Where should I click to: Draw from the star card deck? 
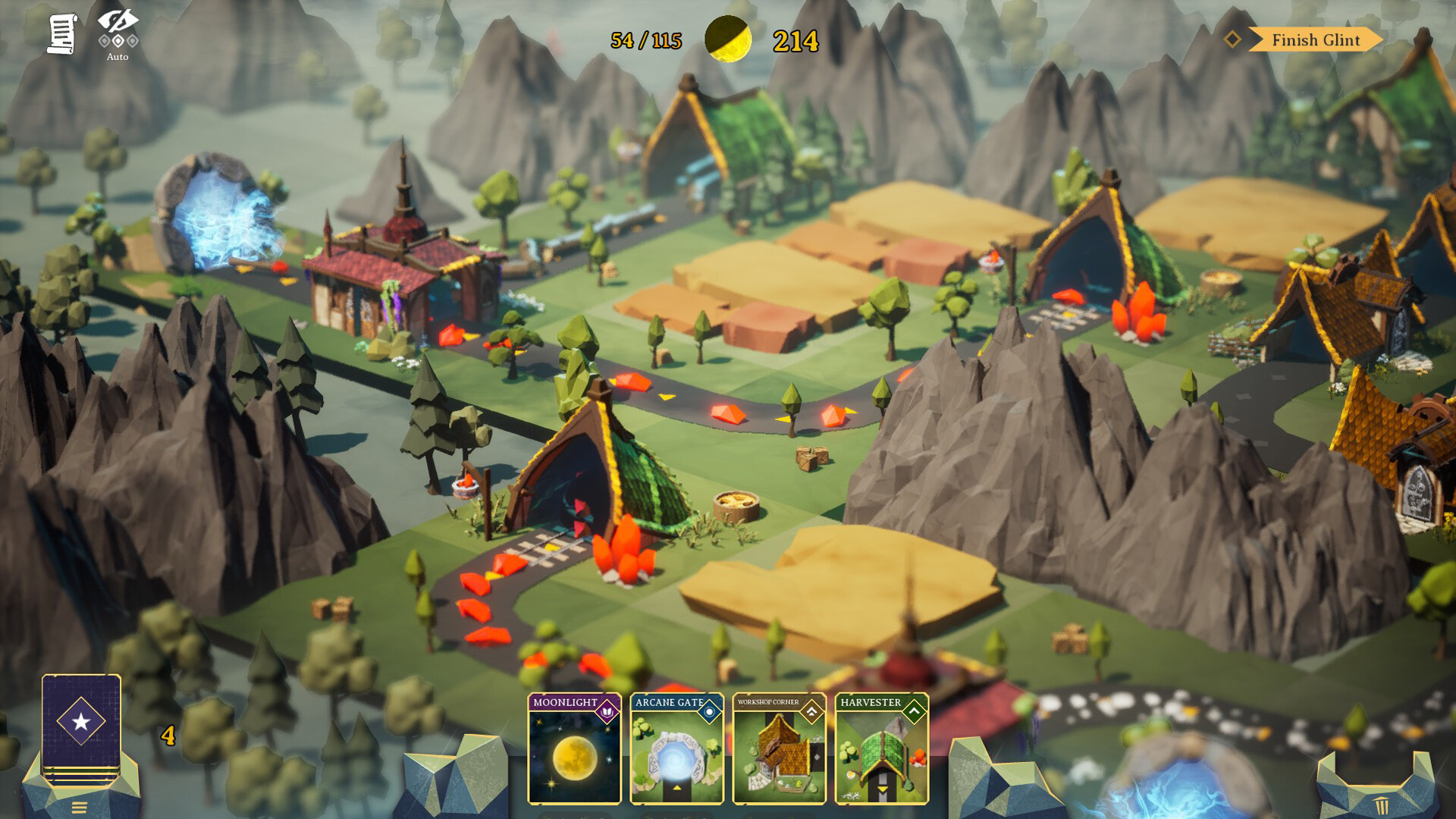[81, 724]
